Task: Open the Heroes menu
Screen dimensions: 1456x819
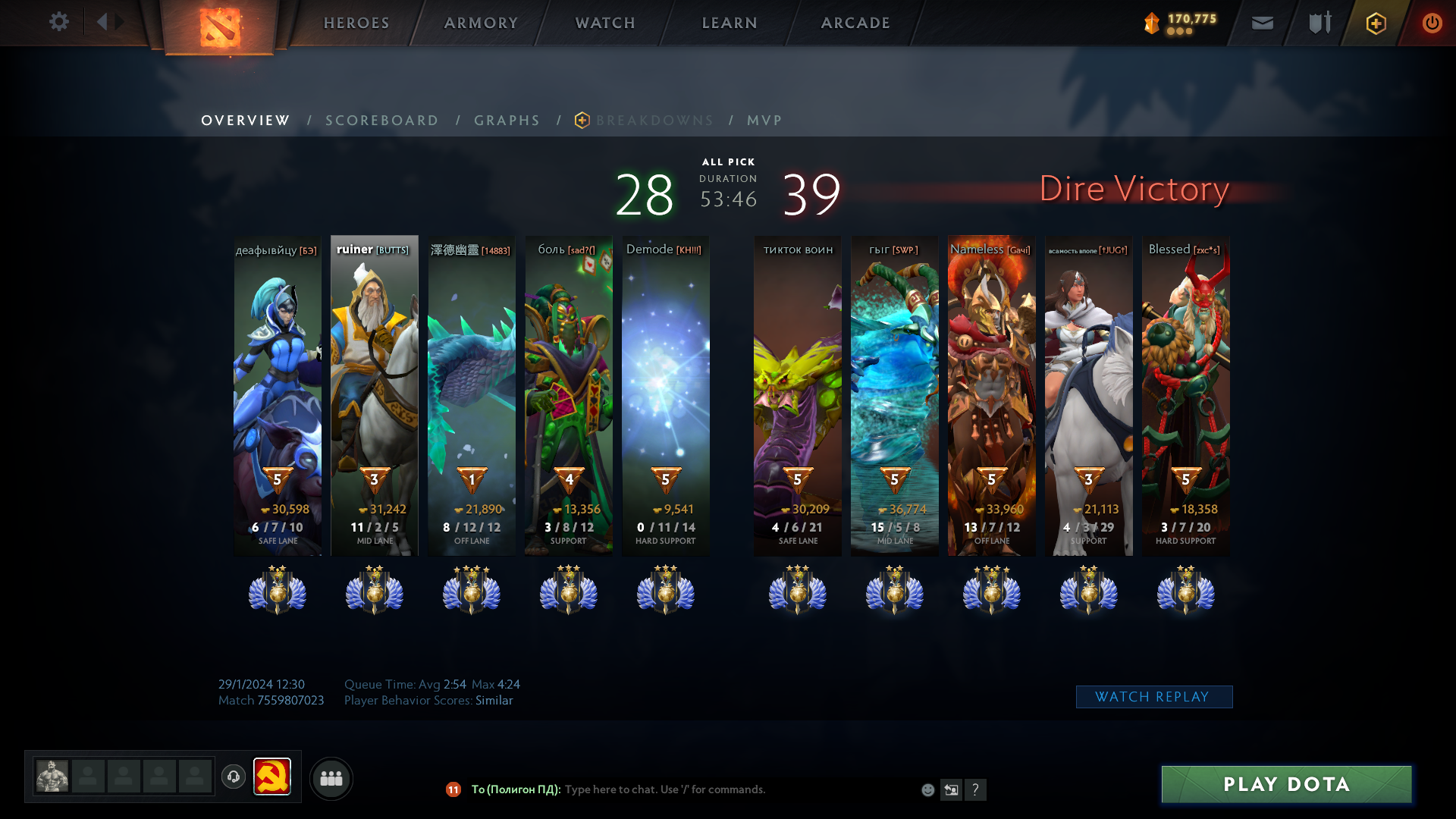Action: [x=356, y=23]
